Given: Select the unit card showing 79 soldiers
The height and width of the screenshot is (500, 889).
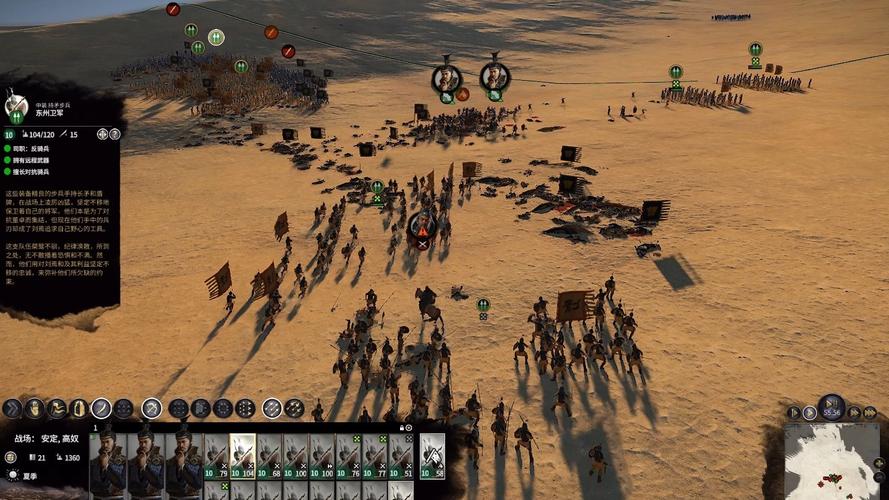Looking at the screenshot, I should 216,456.
